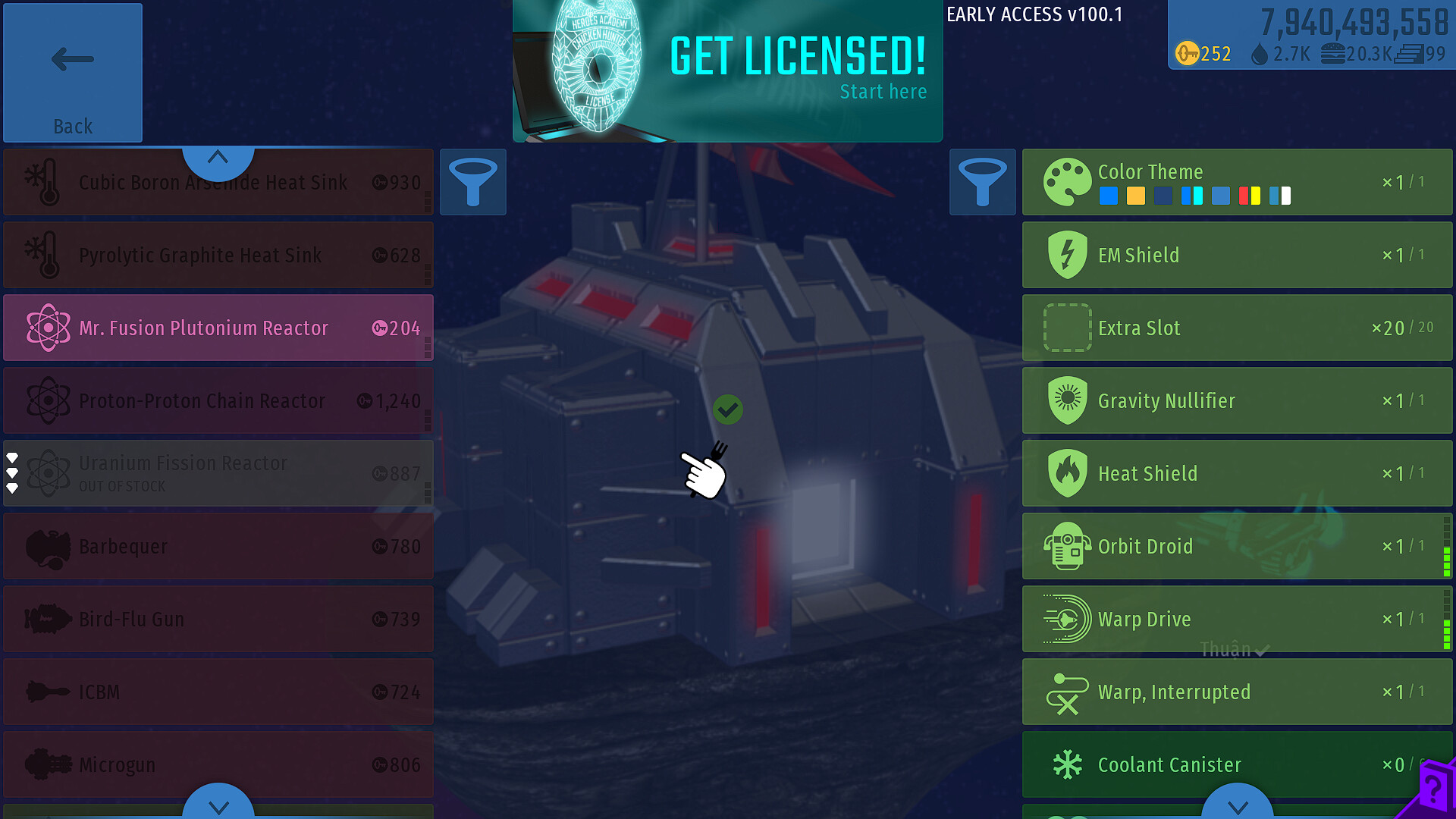This screenshot has height=819, width=1456.
Task: Select the Heat Shield row
Action: [1237, 473]
